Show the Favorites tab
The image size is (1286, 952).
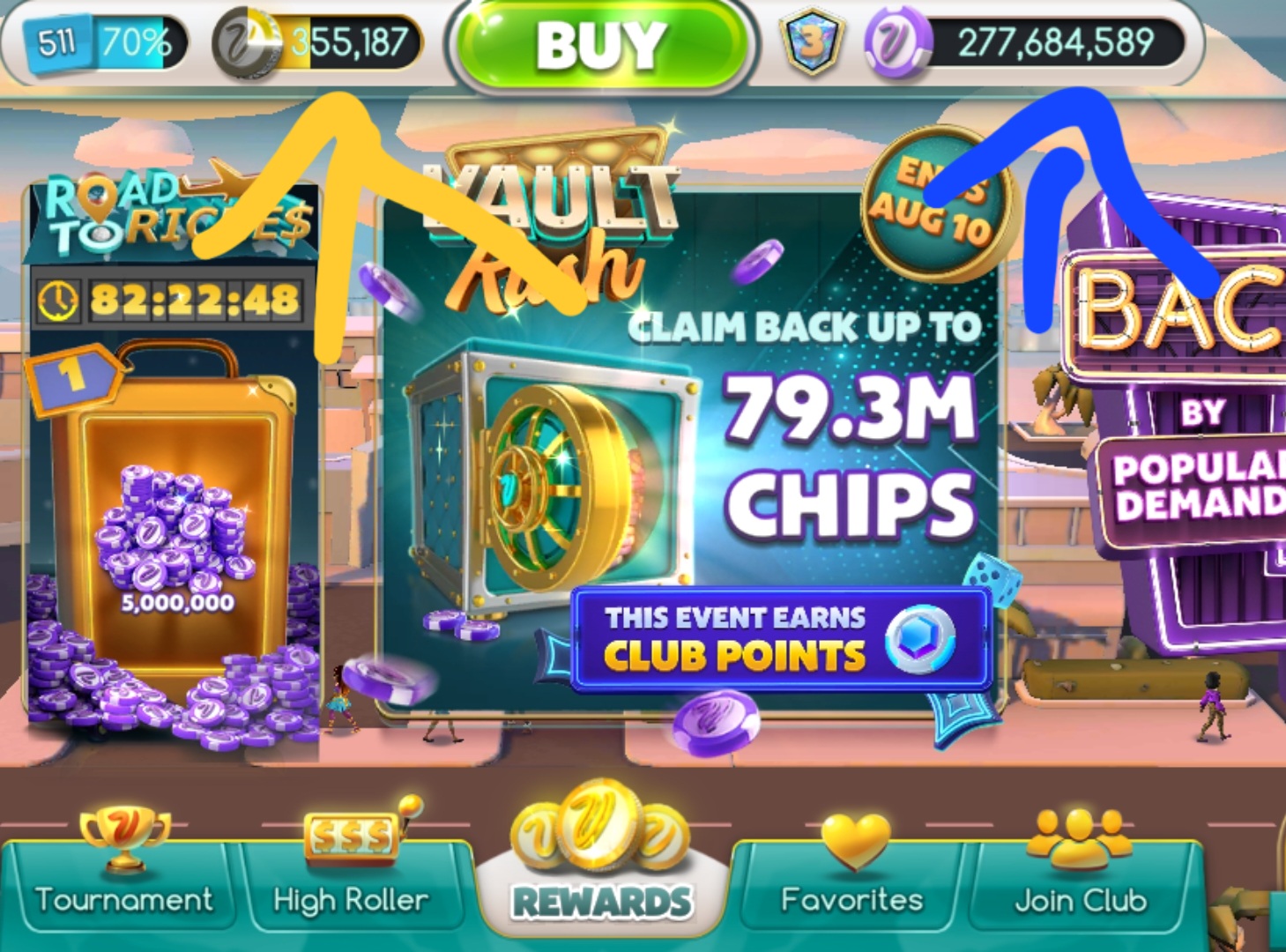point(851,886)
